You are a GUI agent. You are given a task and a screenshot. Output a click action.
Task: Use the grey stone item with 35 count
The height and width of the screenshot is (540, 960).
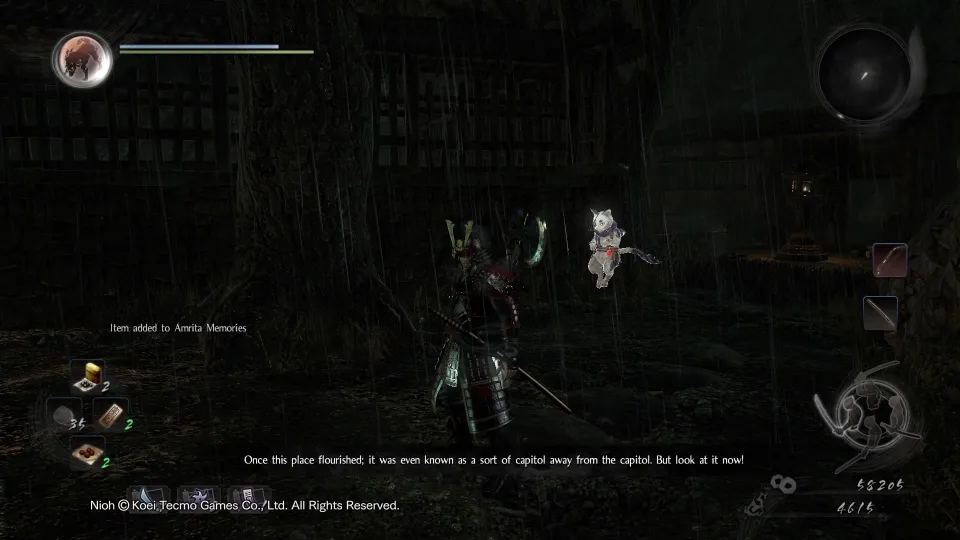click(64, 414)
